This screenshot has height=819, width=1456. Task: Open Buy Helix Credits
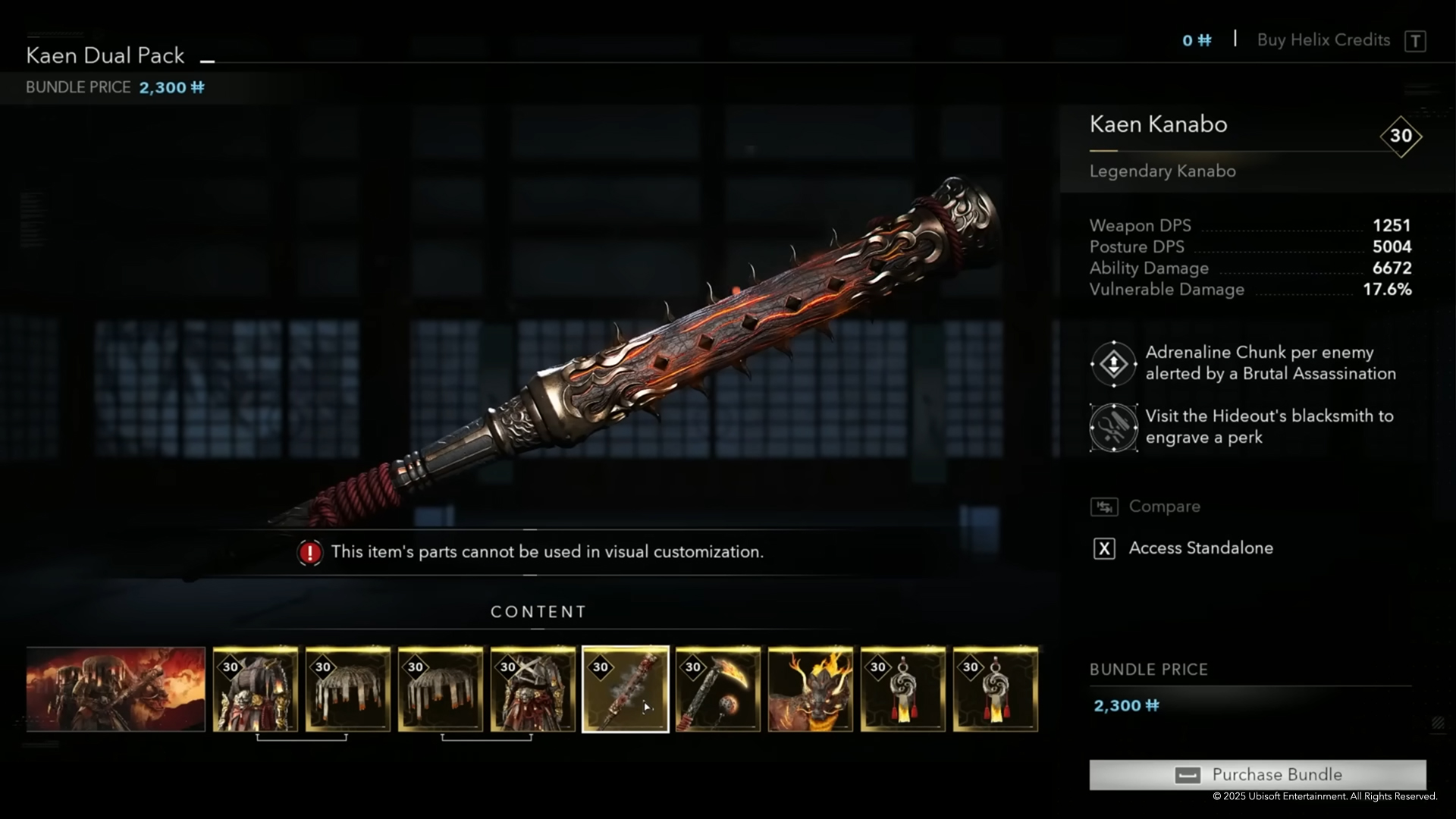[1323, 40]
